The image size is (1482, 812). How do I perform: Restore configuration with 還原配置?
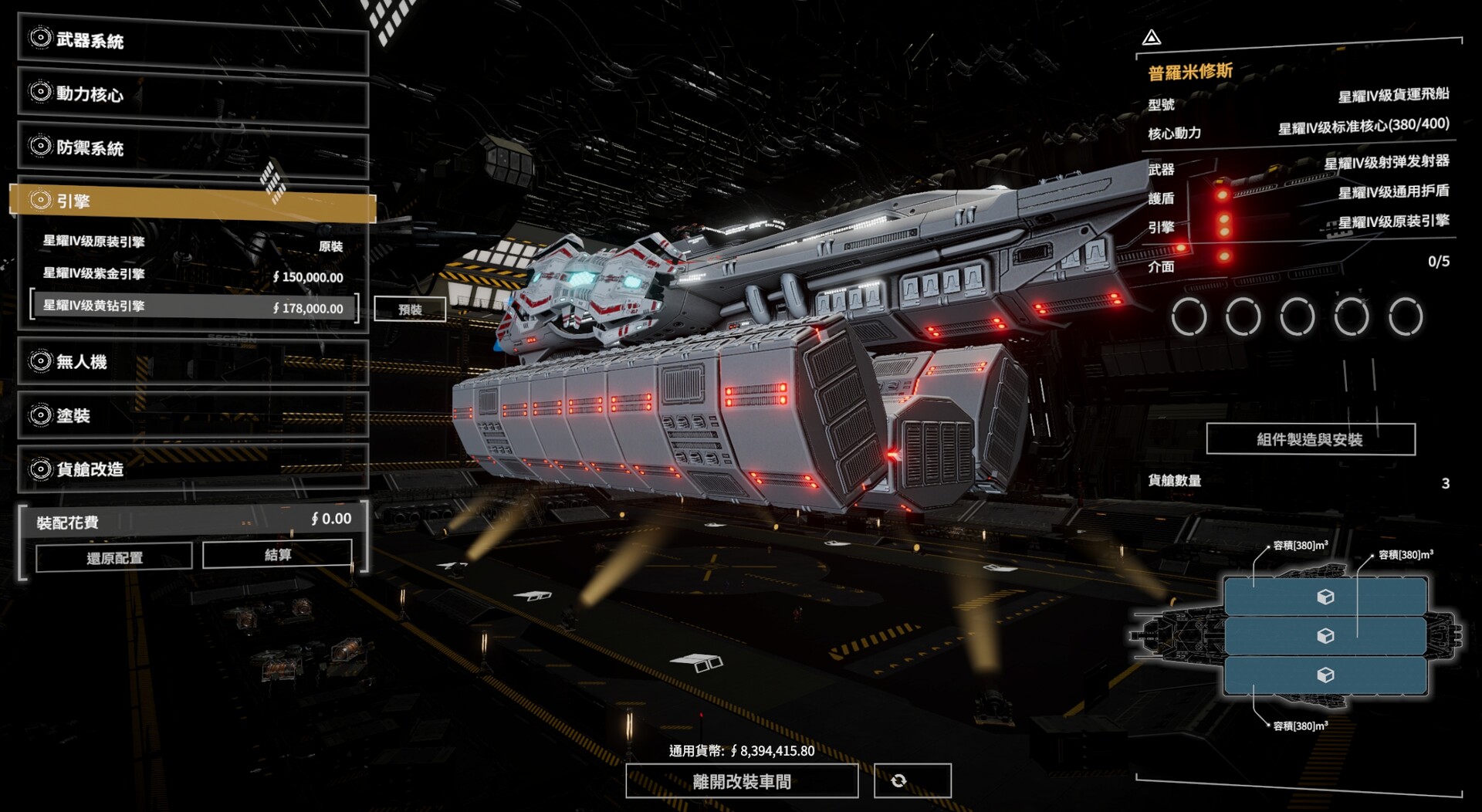click(114, 557)
